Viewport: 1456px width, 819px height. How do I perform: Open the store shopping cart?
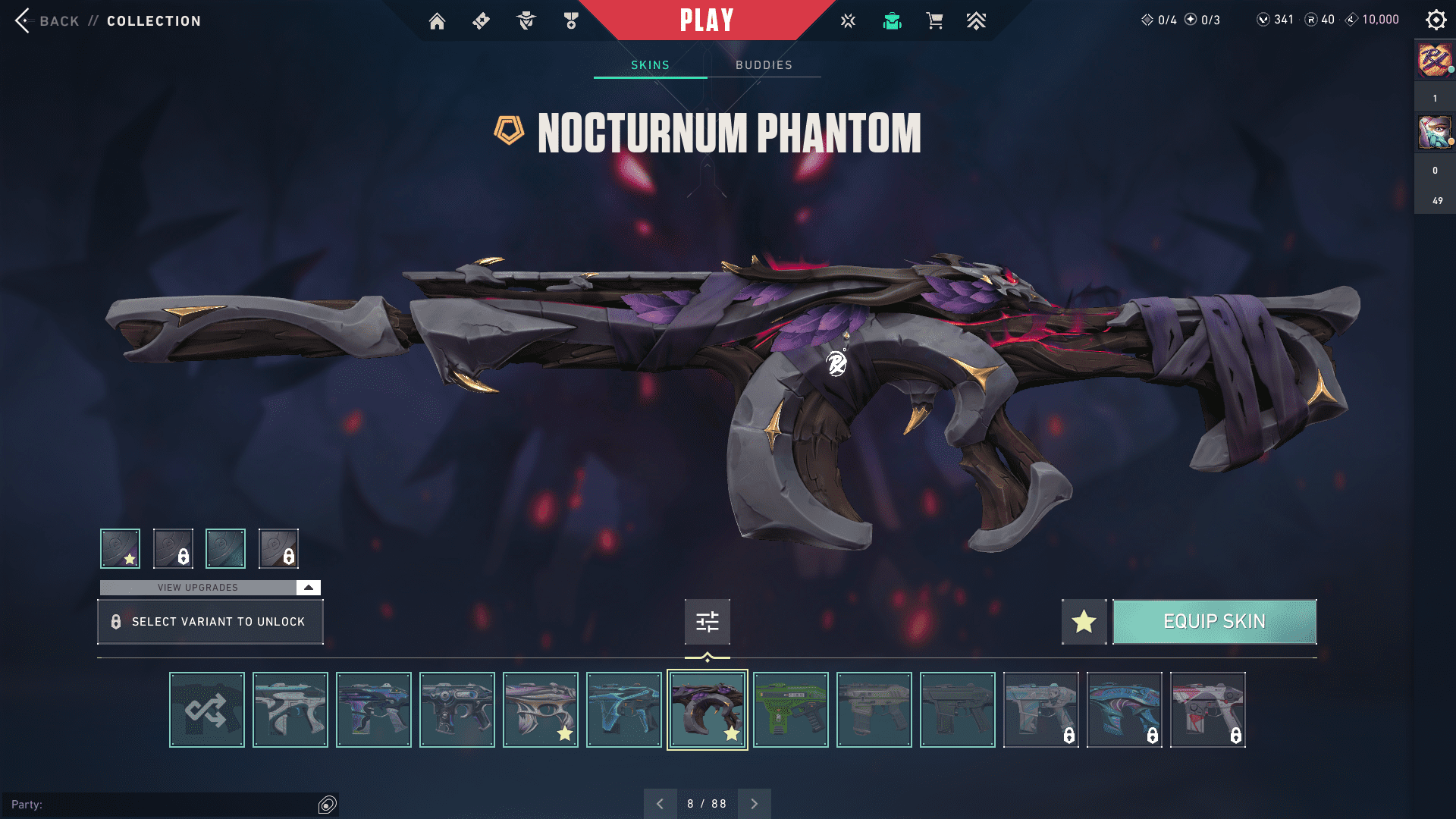(934, 21)
